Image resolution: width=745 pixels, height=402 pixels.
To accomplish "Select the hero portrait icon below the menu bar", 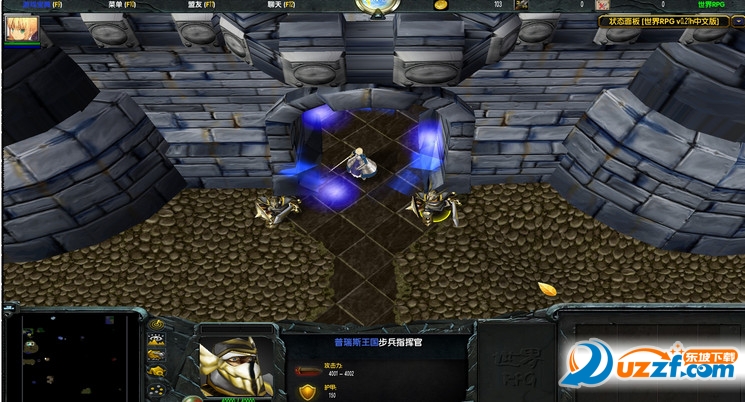I will coord(20,28).
